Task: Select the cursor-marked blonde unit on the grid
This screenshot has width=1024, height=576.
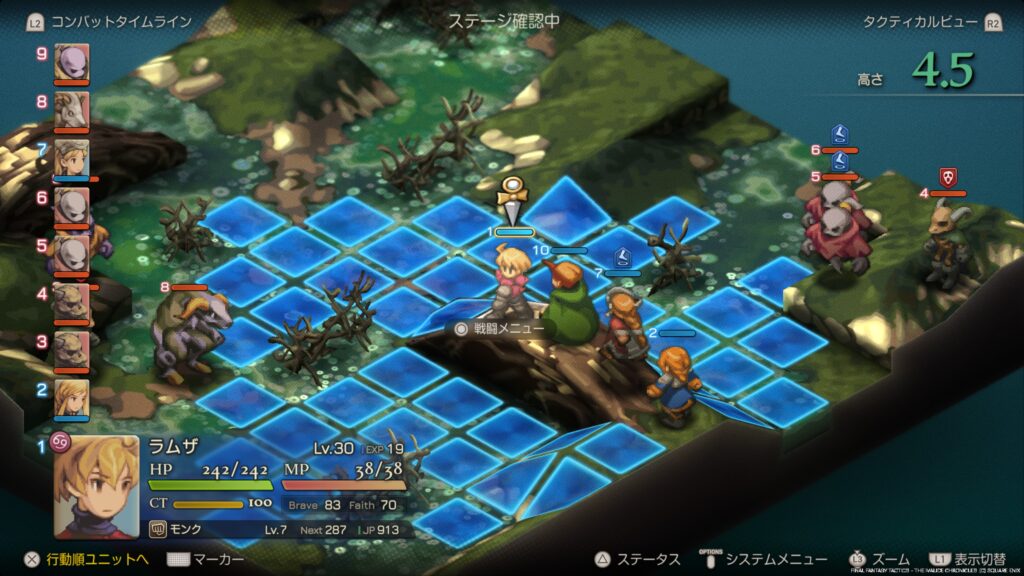Action: [513, 282]
